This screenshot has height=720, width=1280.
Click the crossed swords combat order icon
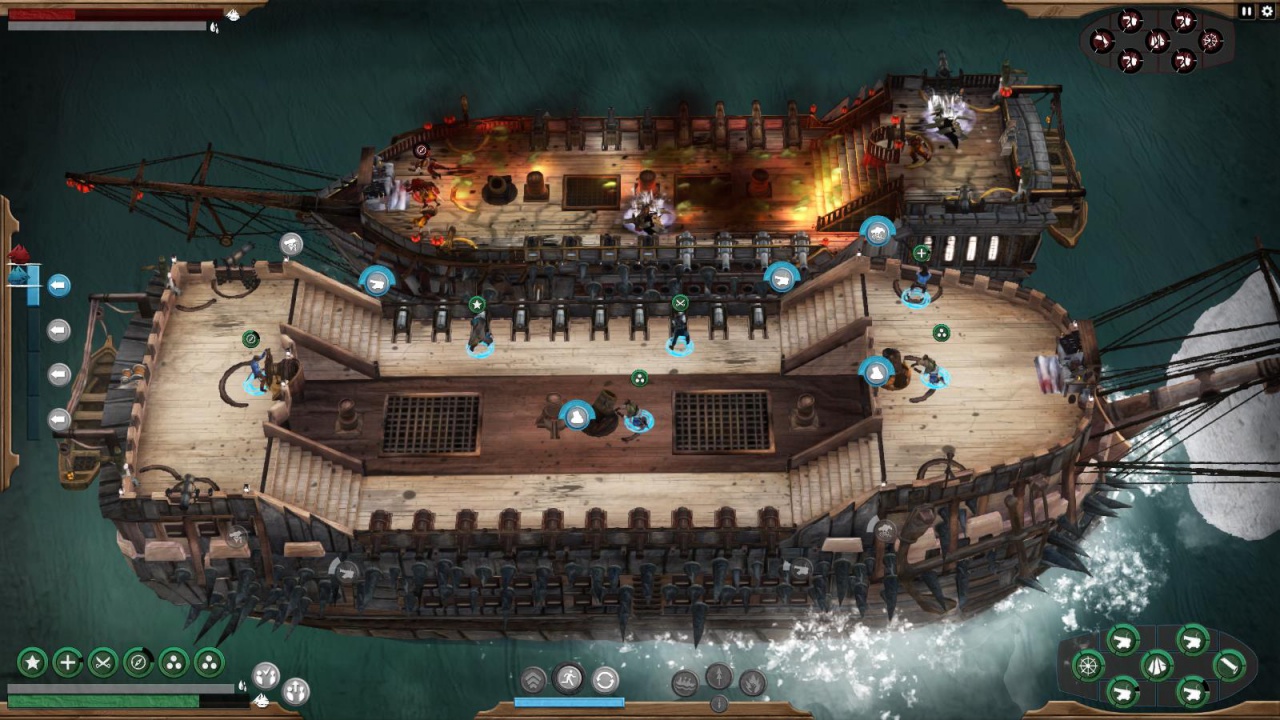coord(102,661)
